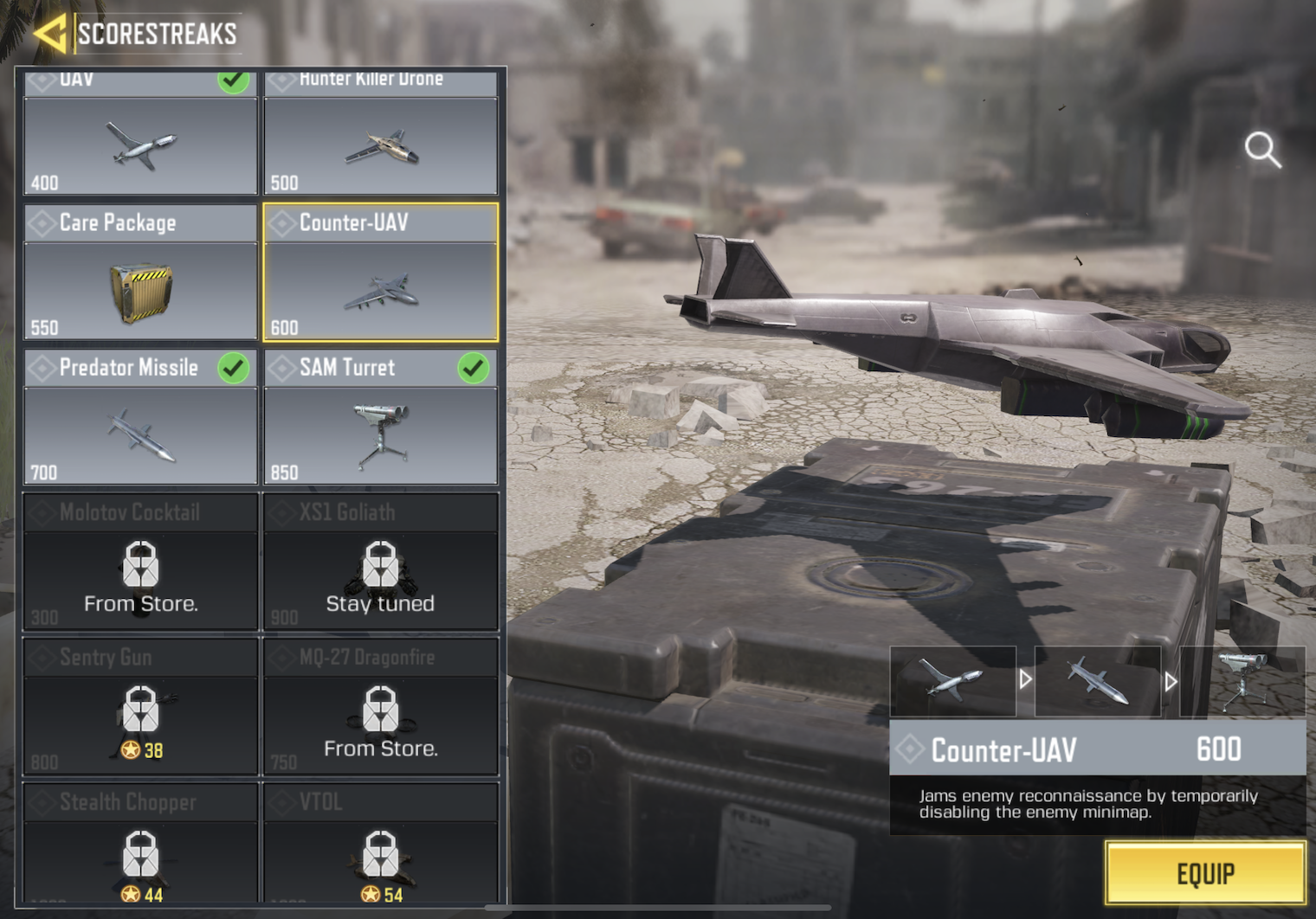Screen dimensions: 1316x919
Task: Select the equipped SAM Turret loadout slot
Action: click(x=1242, y=681)
